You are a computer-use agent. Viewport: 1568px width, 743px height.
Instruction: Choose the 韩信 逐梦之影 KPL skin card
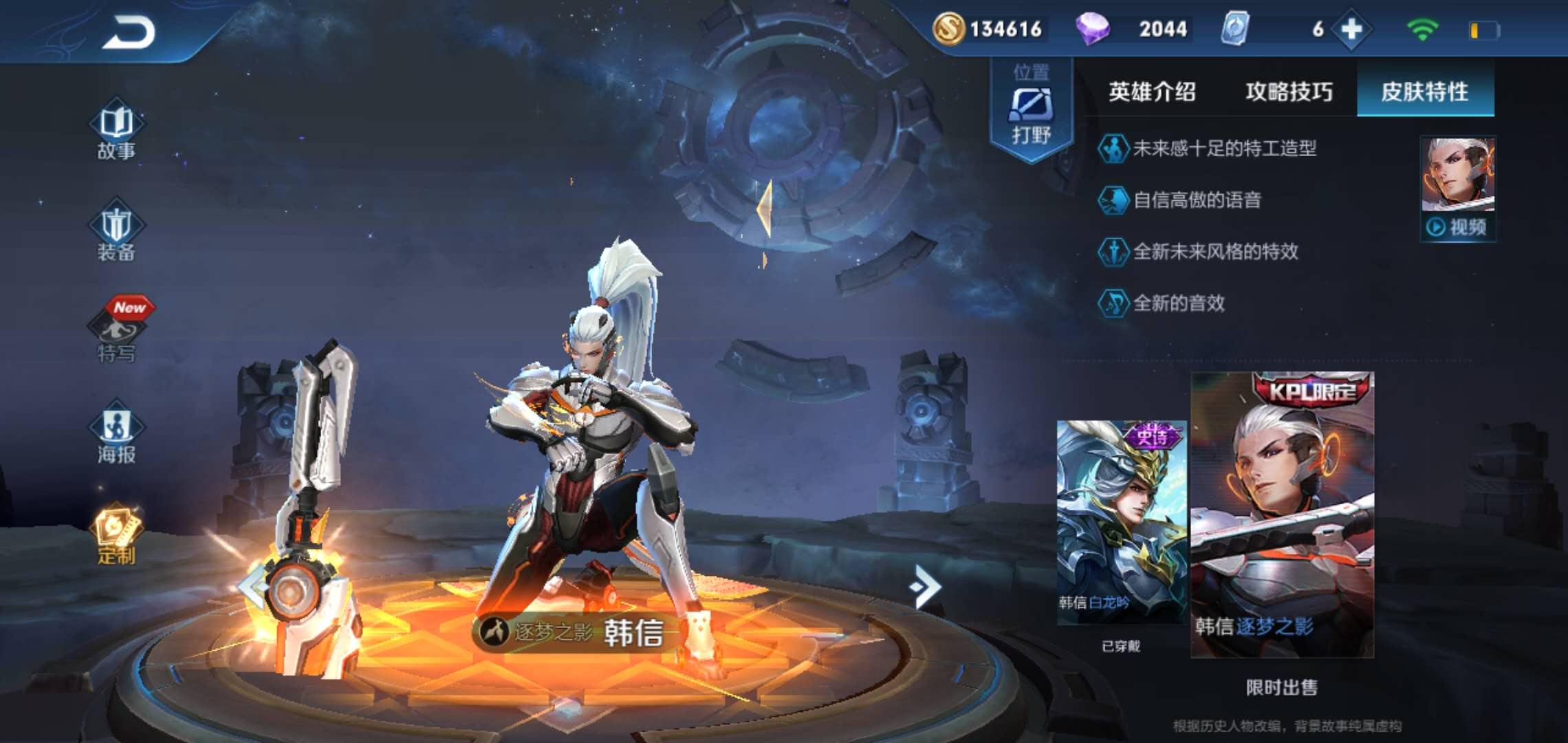(x=1282, y=515)
